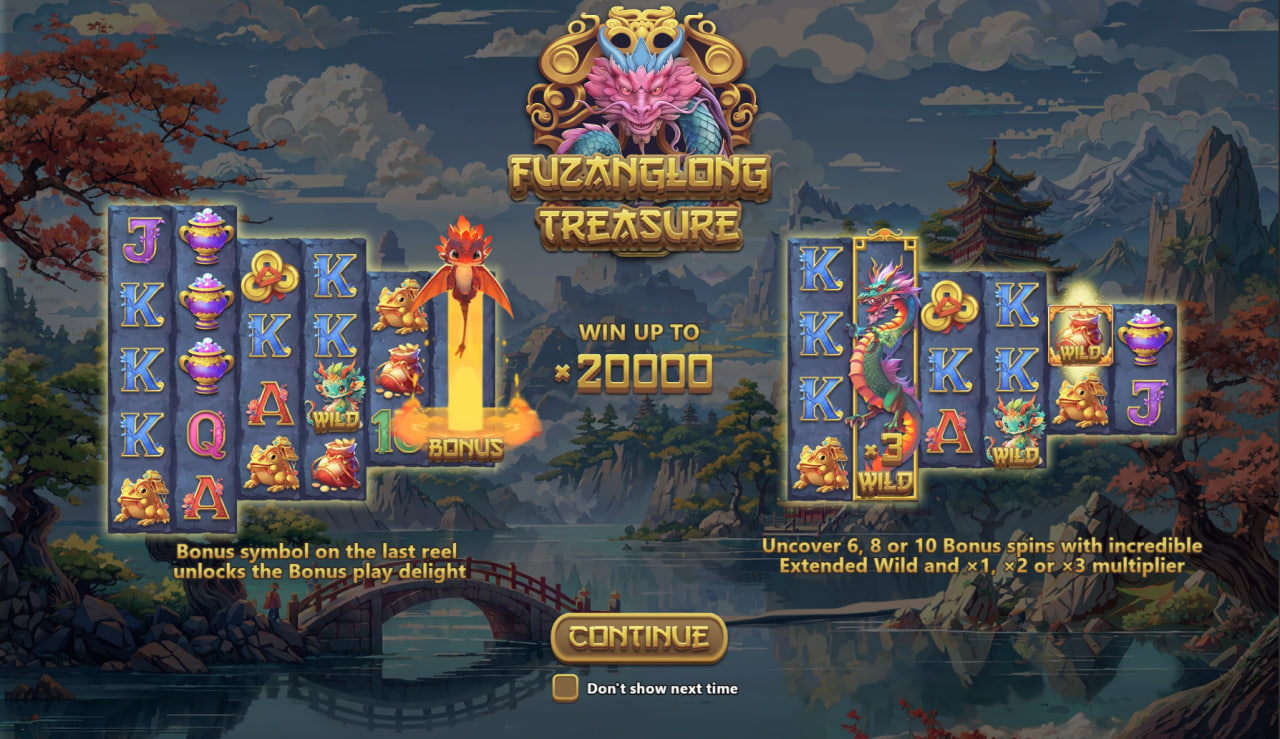Toggle the Don't show next time checkbox
The height and width of the screenshot is (739, 1280).
(x=566, y=688)
